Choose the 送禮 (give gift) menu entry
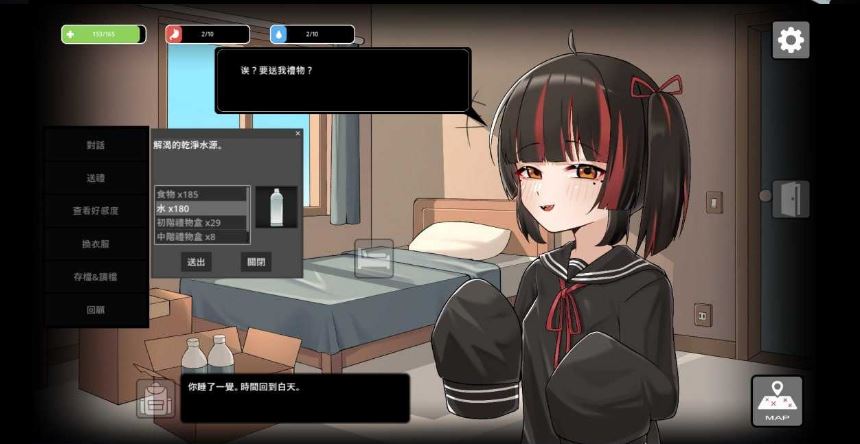The height and width of the screenshot is (444, 860). 96,178
